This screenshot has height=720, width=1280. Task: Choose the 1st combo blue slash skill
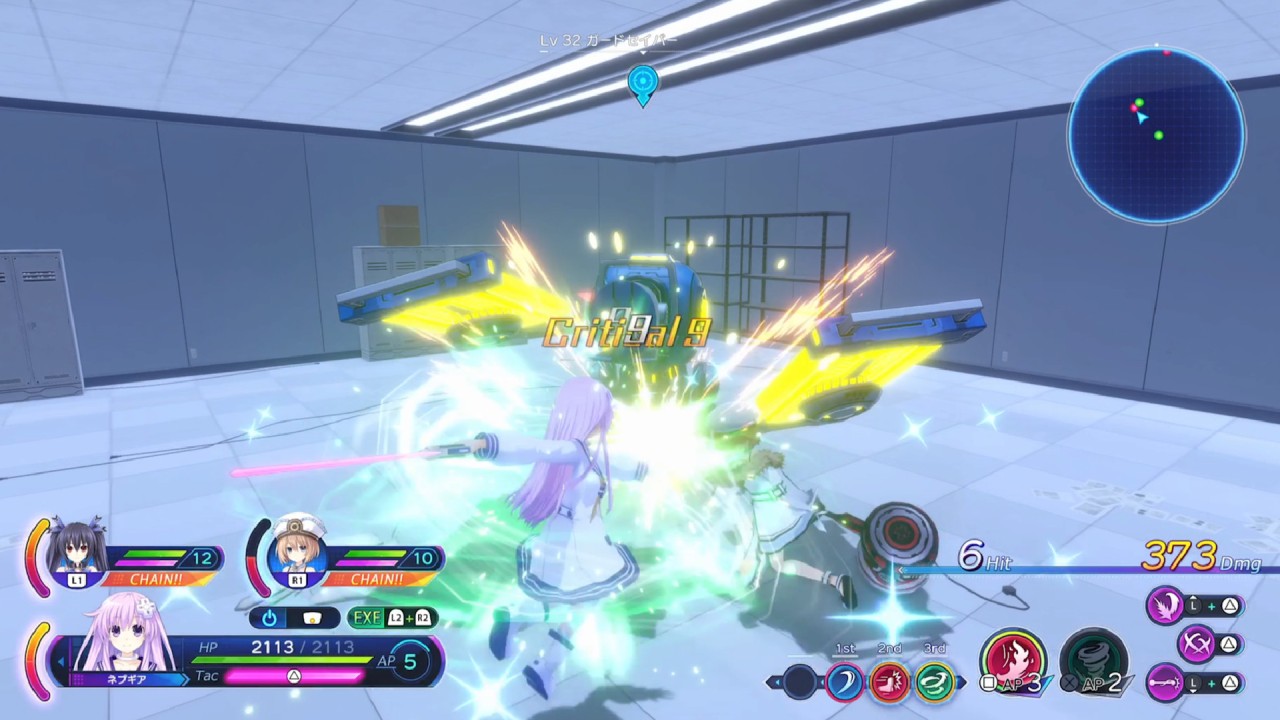pos(845,682)
